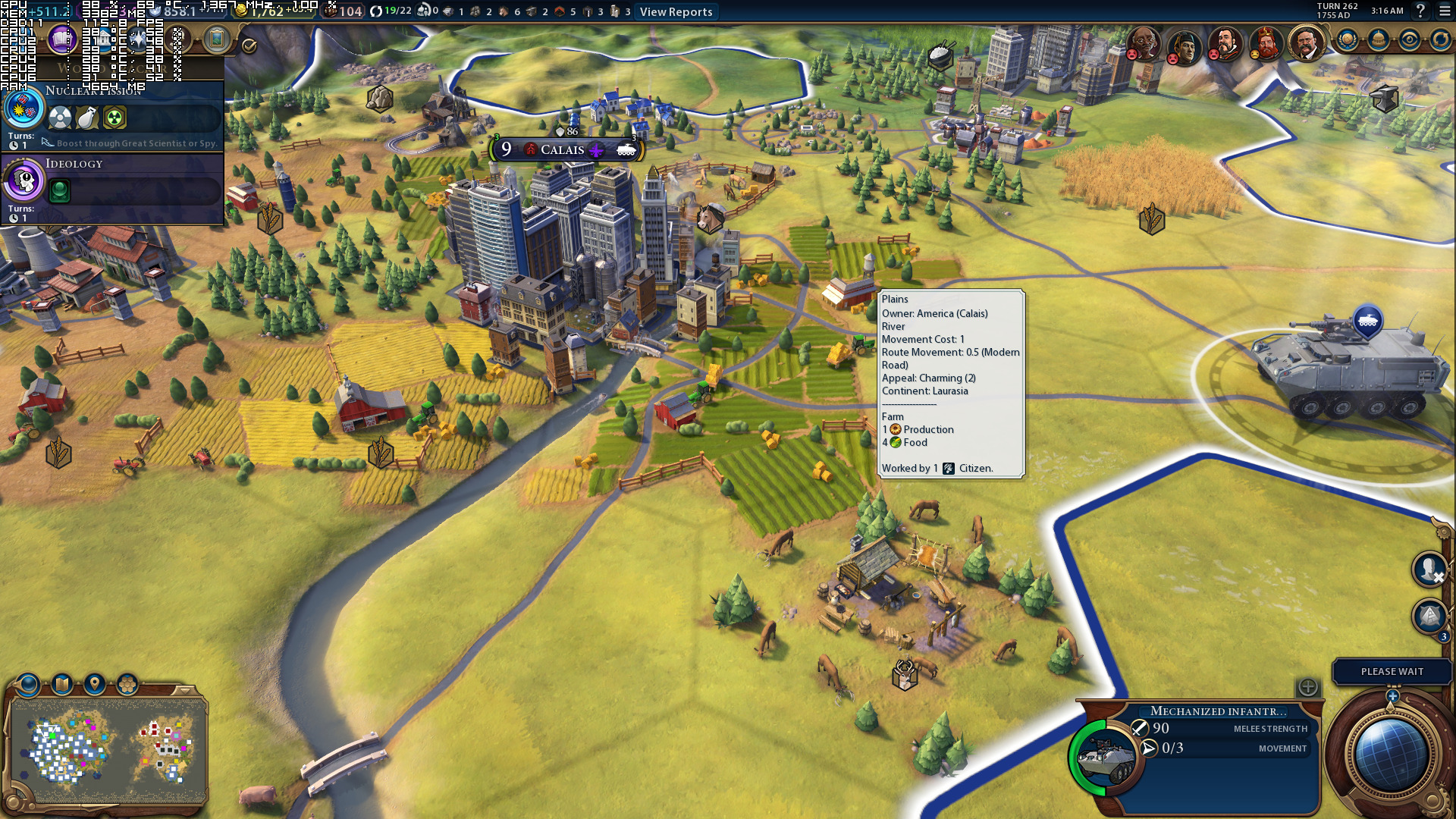The image size is (1456, 819).
Task: Open the map pin tool
Action: pos(95,685)
